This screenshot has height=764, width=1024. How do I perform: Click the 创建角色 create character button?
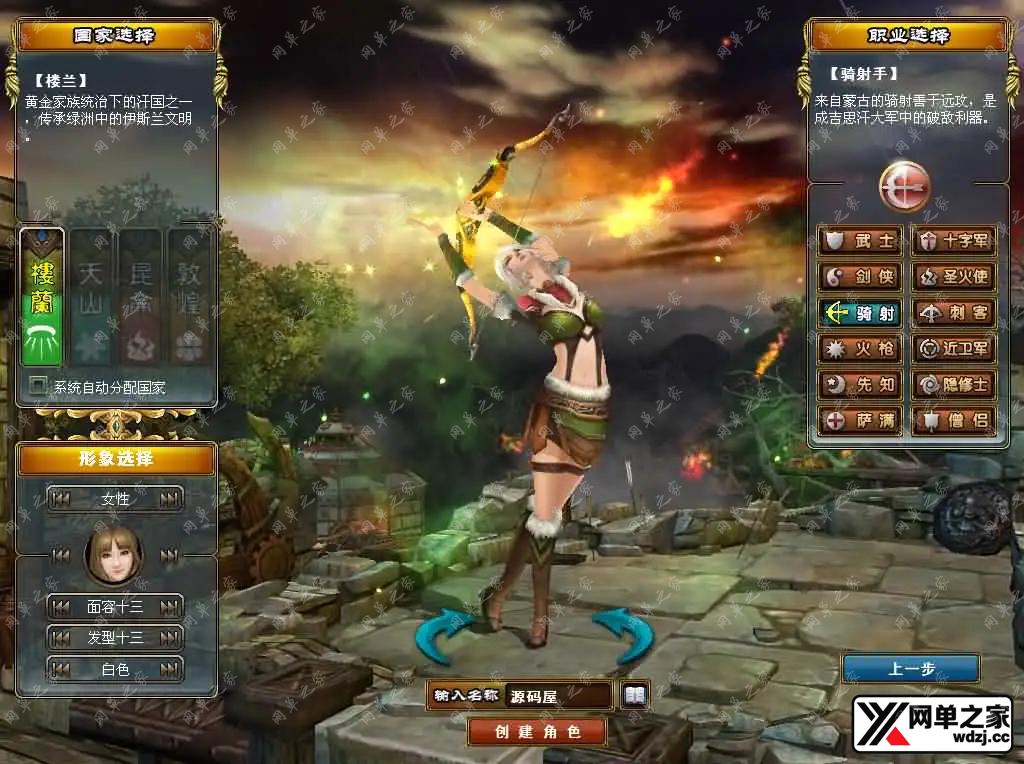pyautogui.click(x=537, y=731)
